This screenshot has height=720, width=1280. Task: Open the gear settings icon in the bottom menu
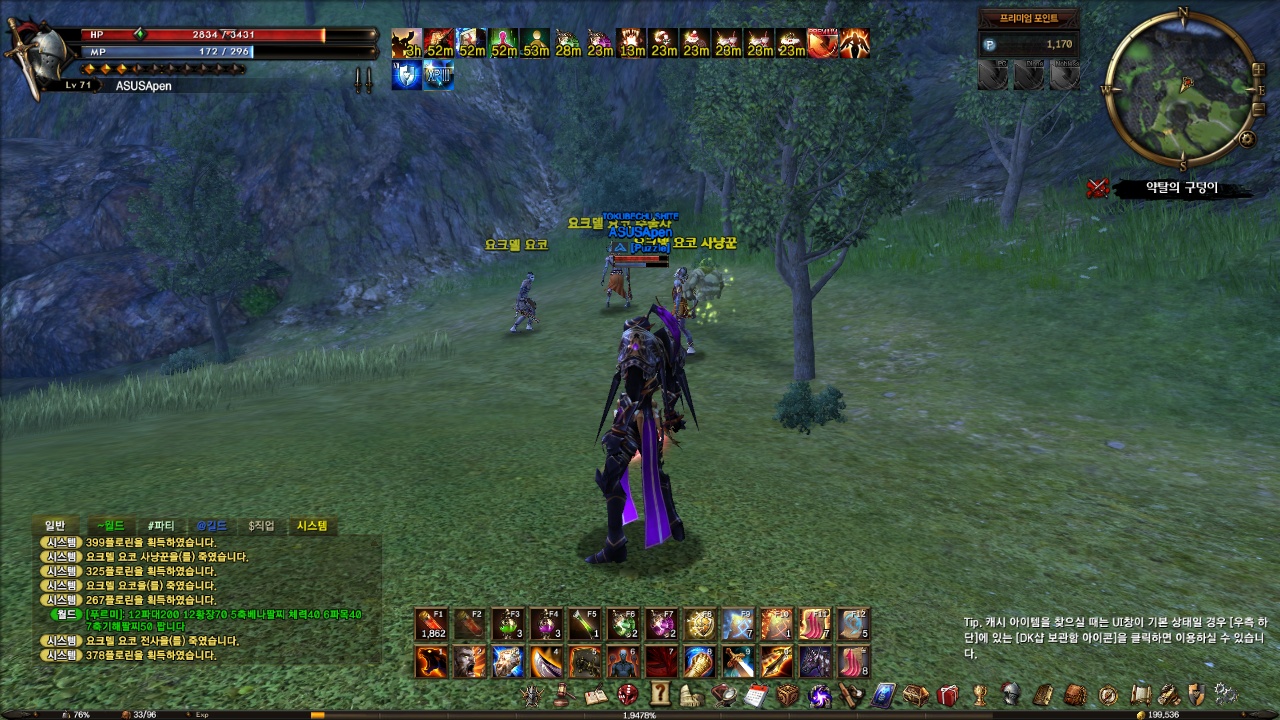coord(1224,694)
